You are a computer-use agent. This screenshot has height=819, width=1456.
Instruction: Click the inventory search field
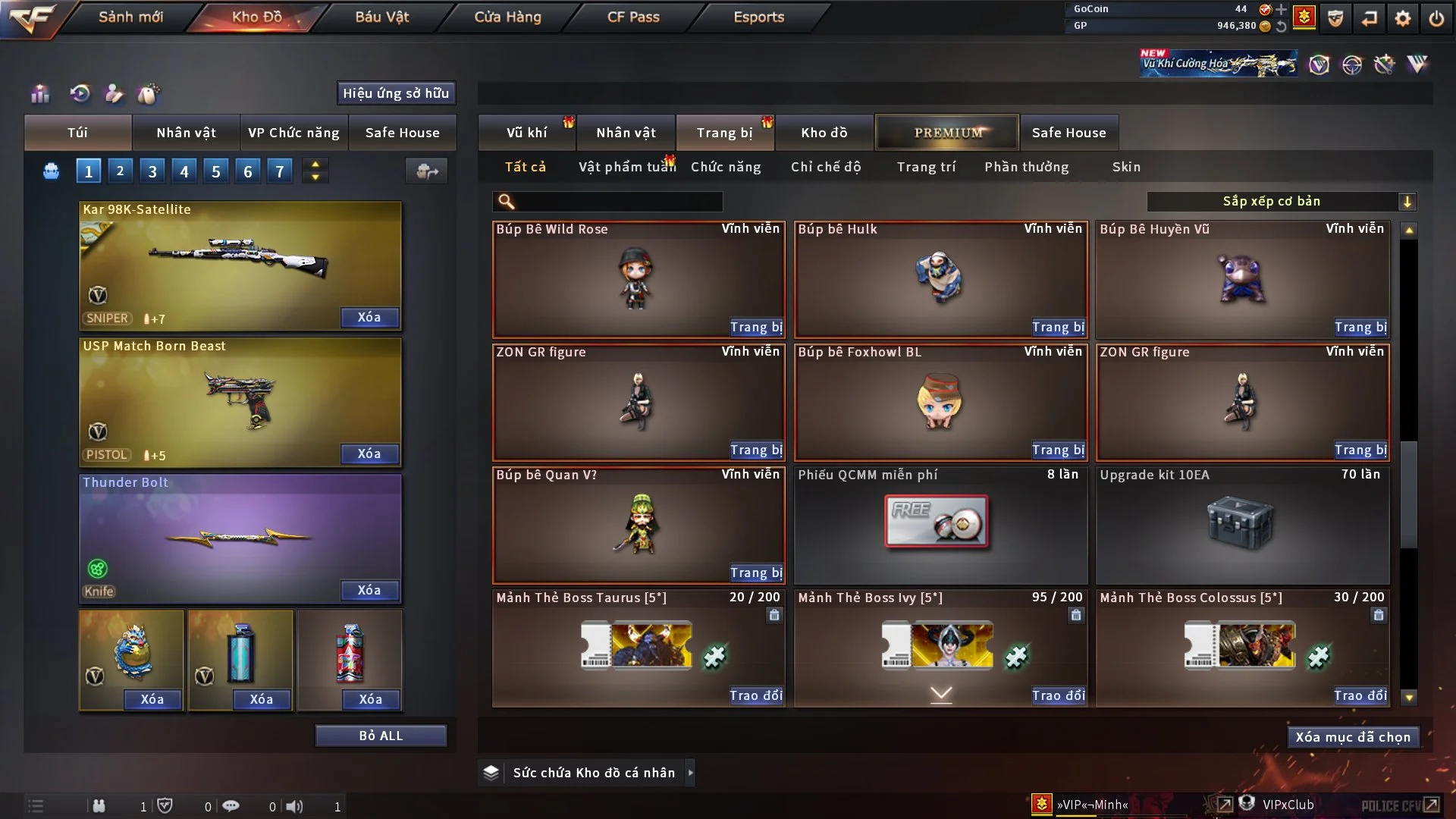click(618, 202)
